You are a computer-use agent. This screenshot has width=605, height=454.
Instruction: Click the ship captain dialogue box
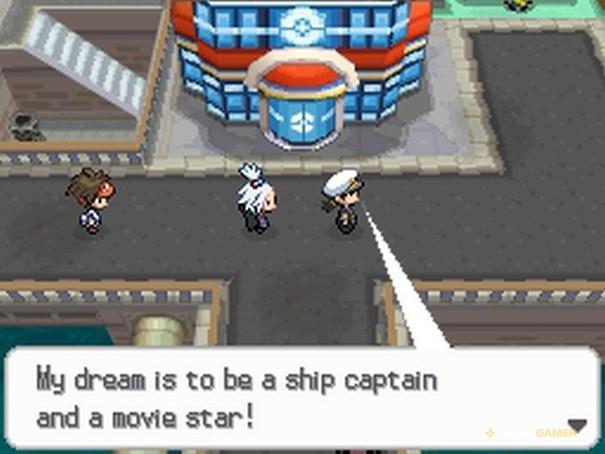pos(300,398)
